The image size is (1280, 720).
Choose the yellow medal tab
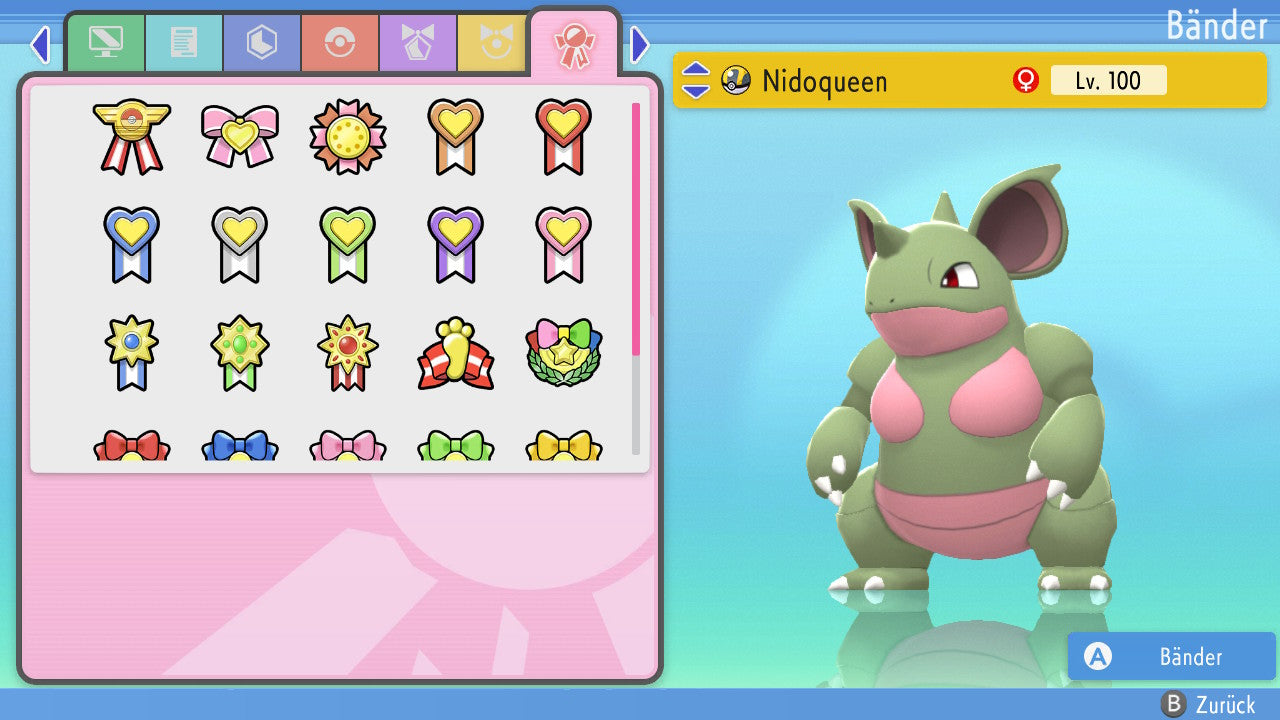pyautogui.click(x=492, y=42)
